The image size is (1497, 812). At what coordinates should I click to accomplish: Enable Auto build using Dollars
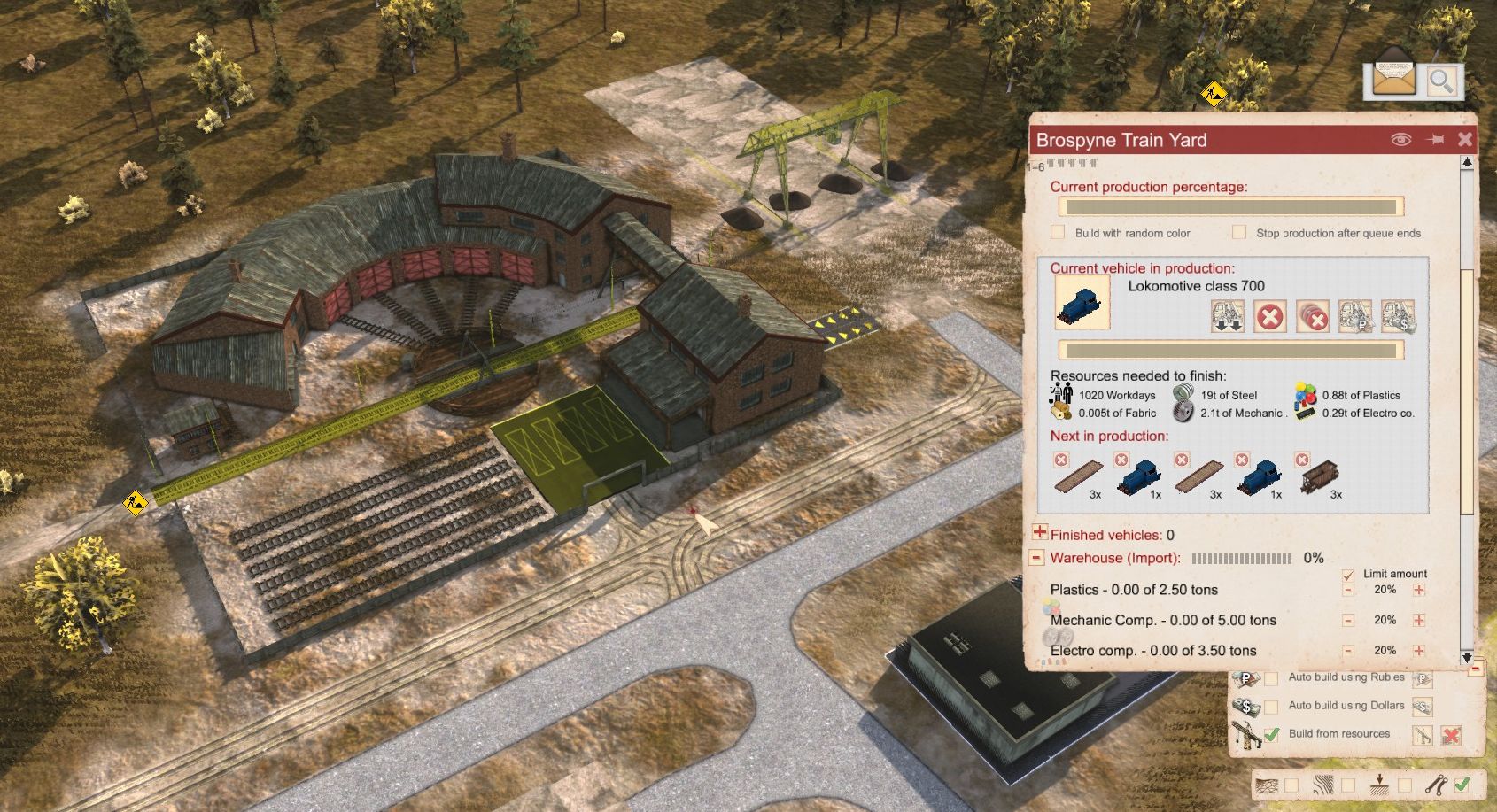pos(1271,707)
